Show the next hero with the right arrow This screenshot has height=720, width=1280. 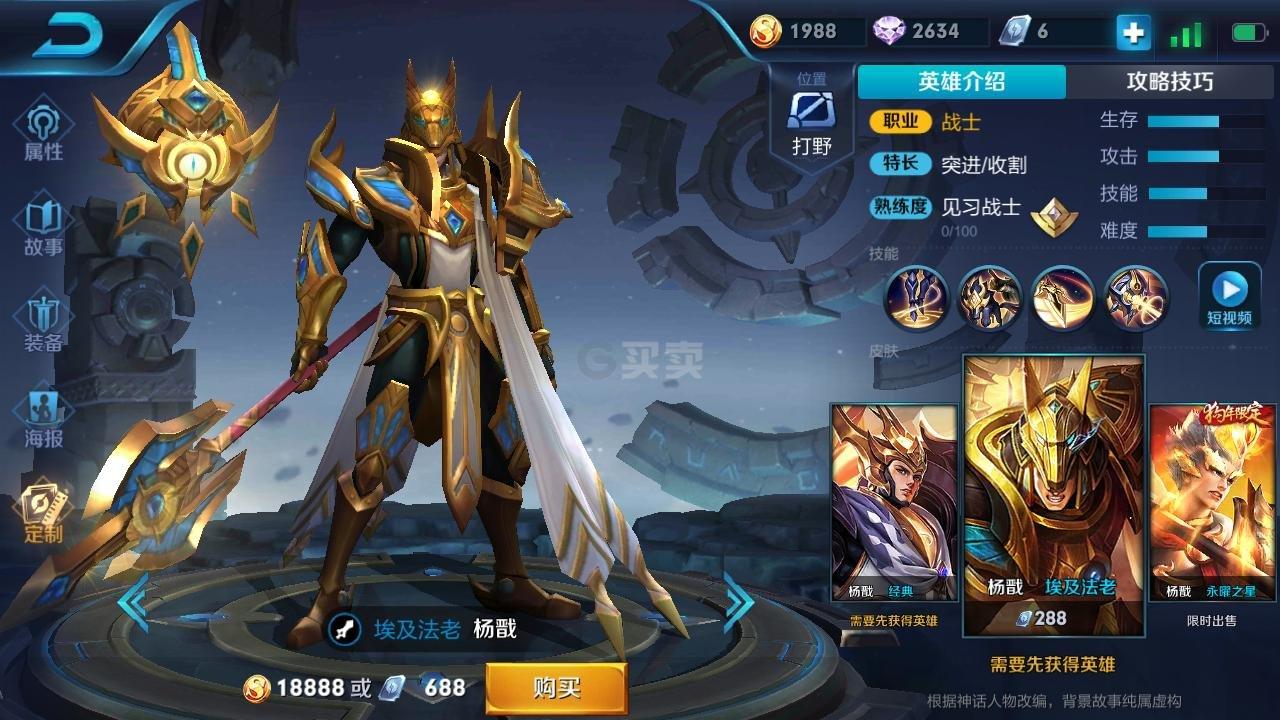[738, 602]
